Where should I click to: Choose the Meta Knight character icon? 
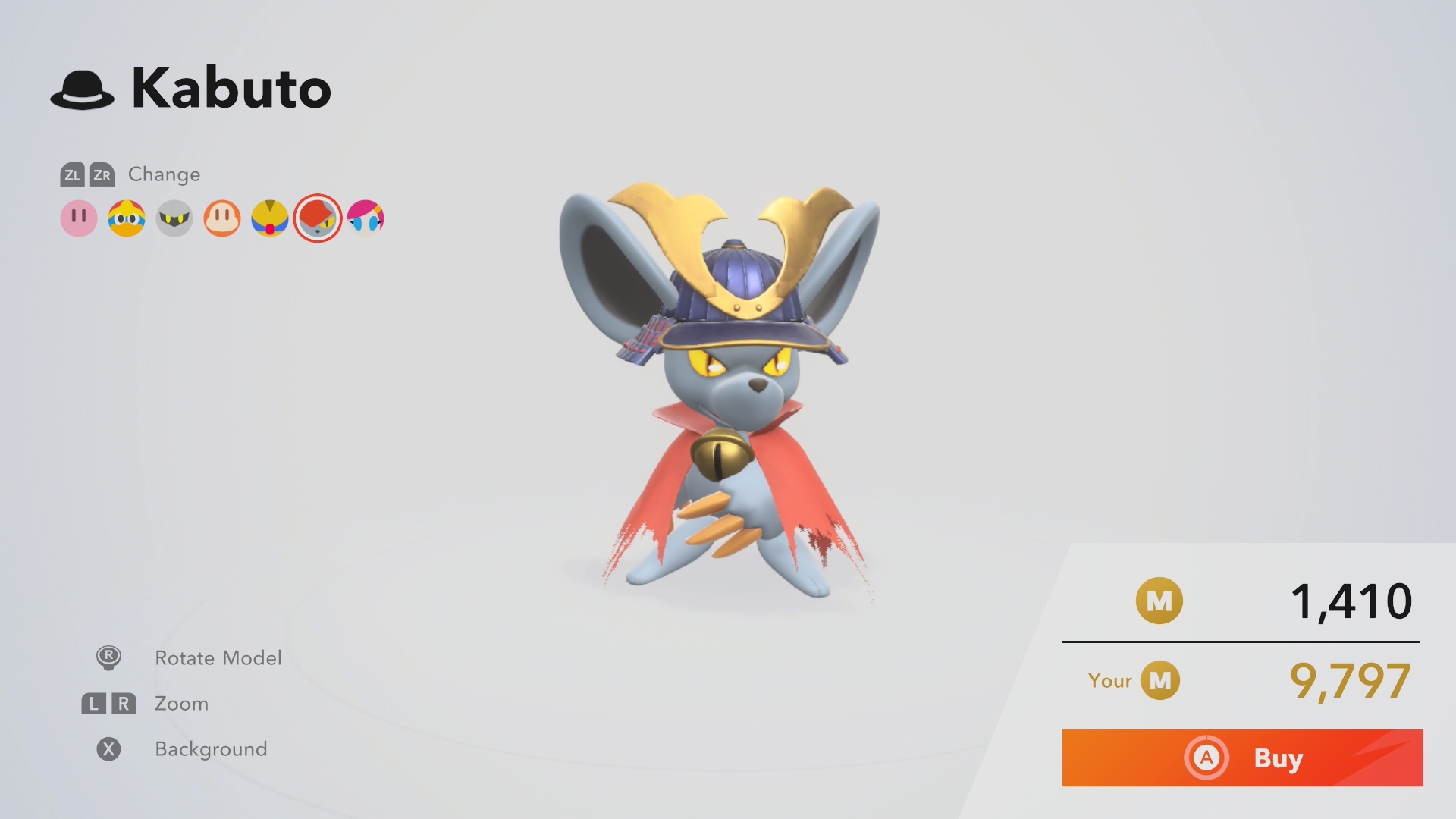pos(174,218)
